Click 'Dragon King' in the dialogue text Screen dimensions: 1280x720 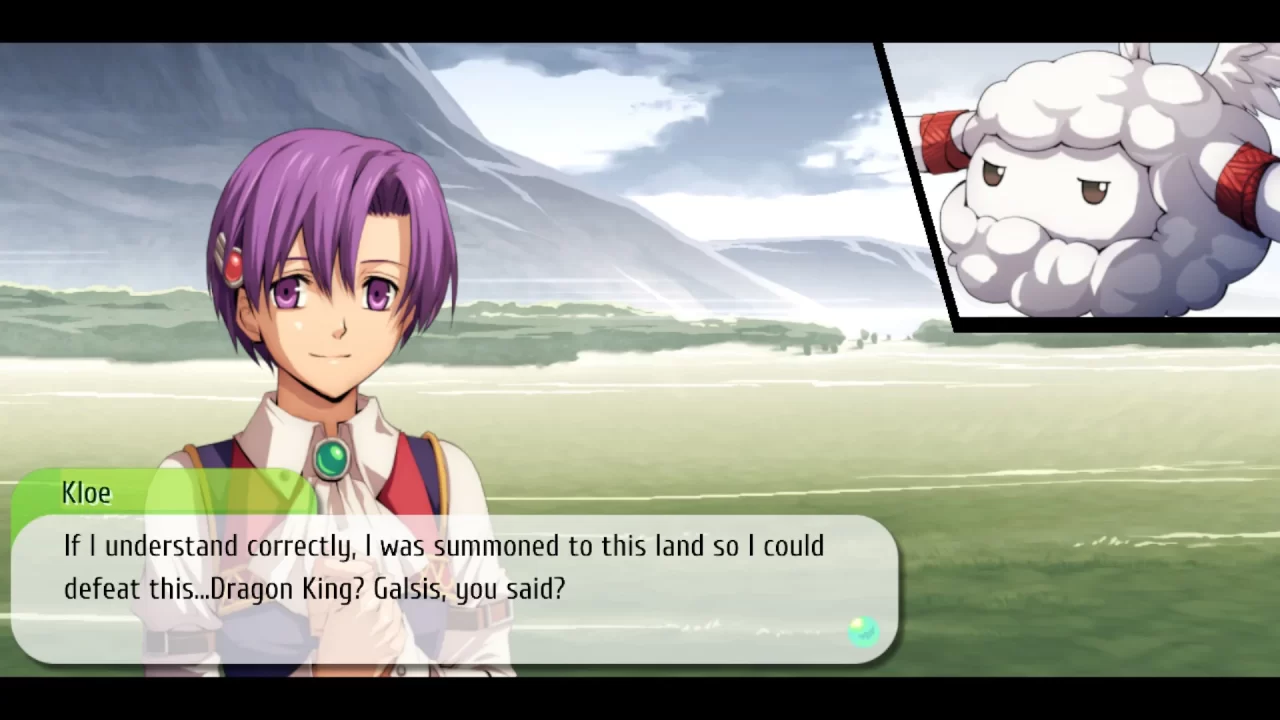click(x=286, y=589)
